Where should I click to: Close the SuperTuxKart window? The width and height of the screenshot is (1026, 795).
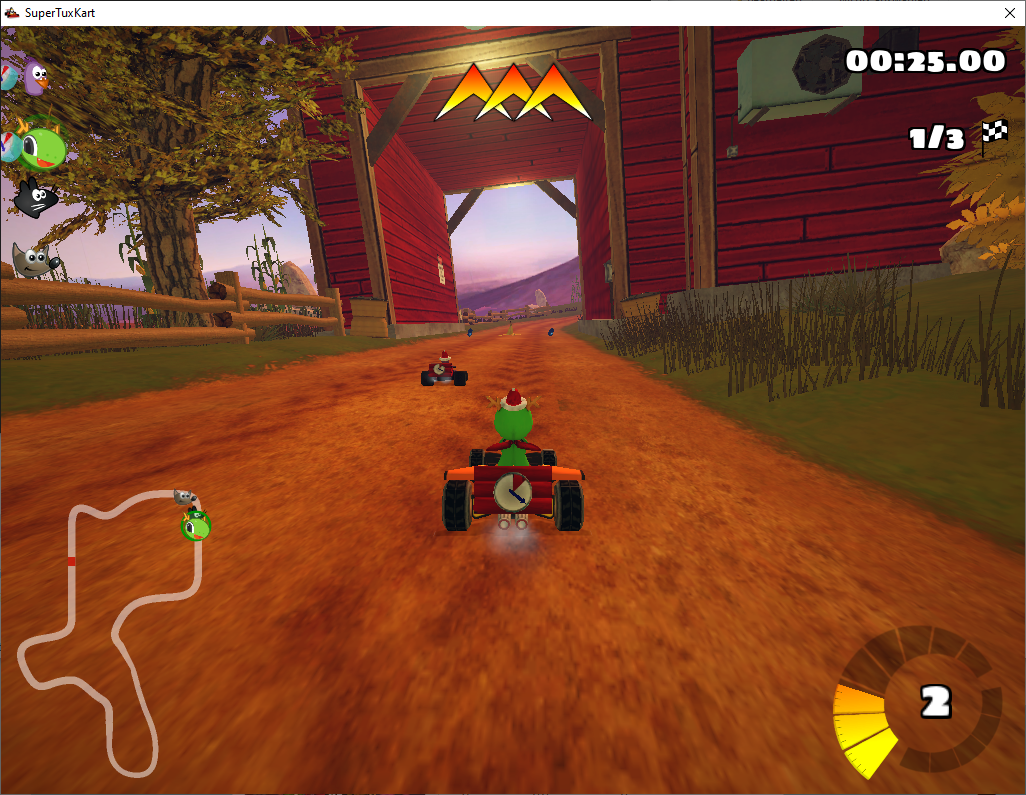[x=1008, y=13]
